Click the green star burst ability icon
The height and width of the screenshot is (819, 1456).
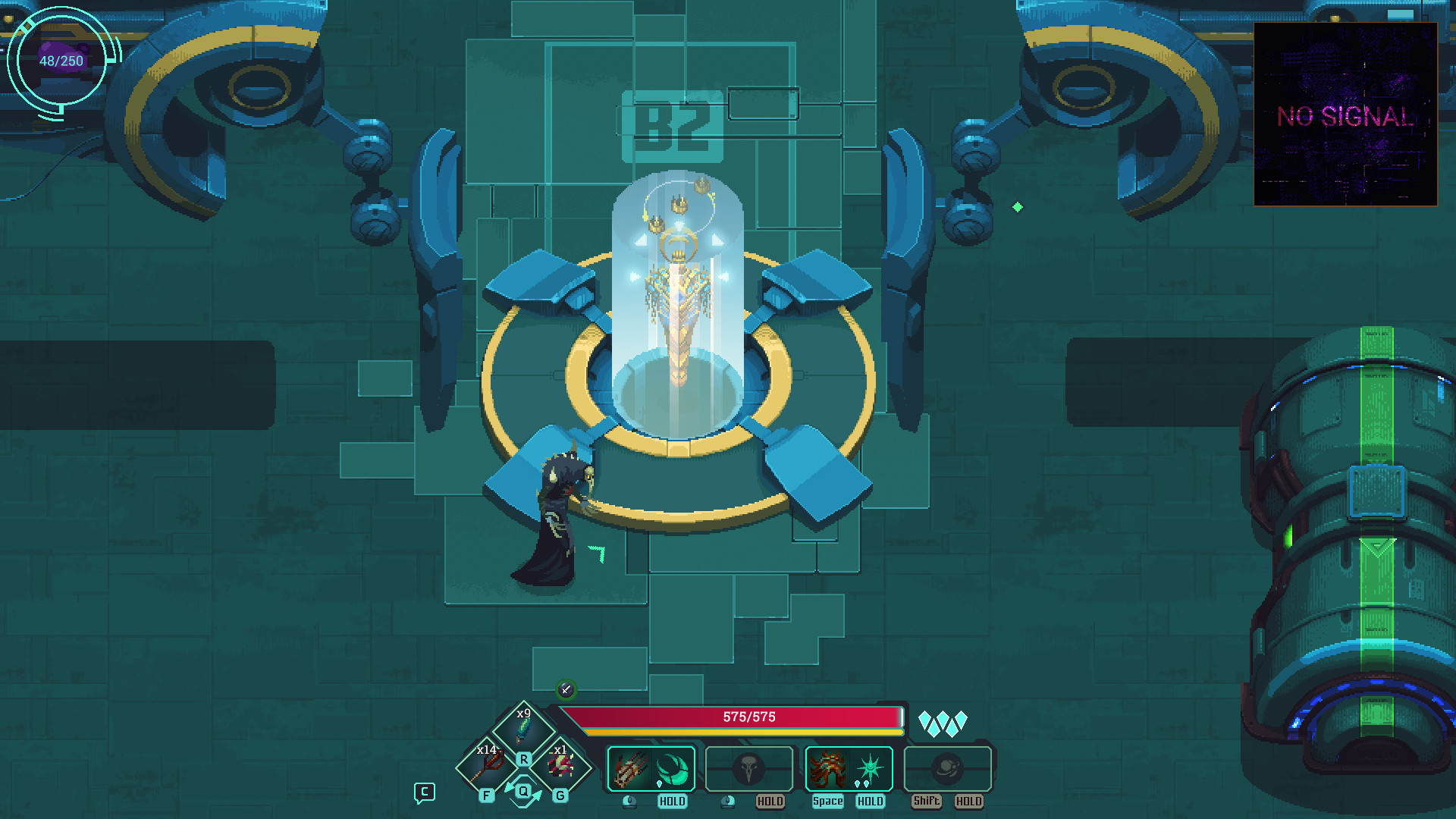pyautogui.click(x=871, y=766)
